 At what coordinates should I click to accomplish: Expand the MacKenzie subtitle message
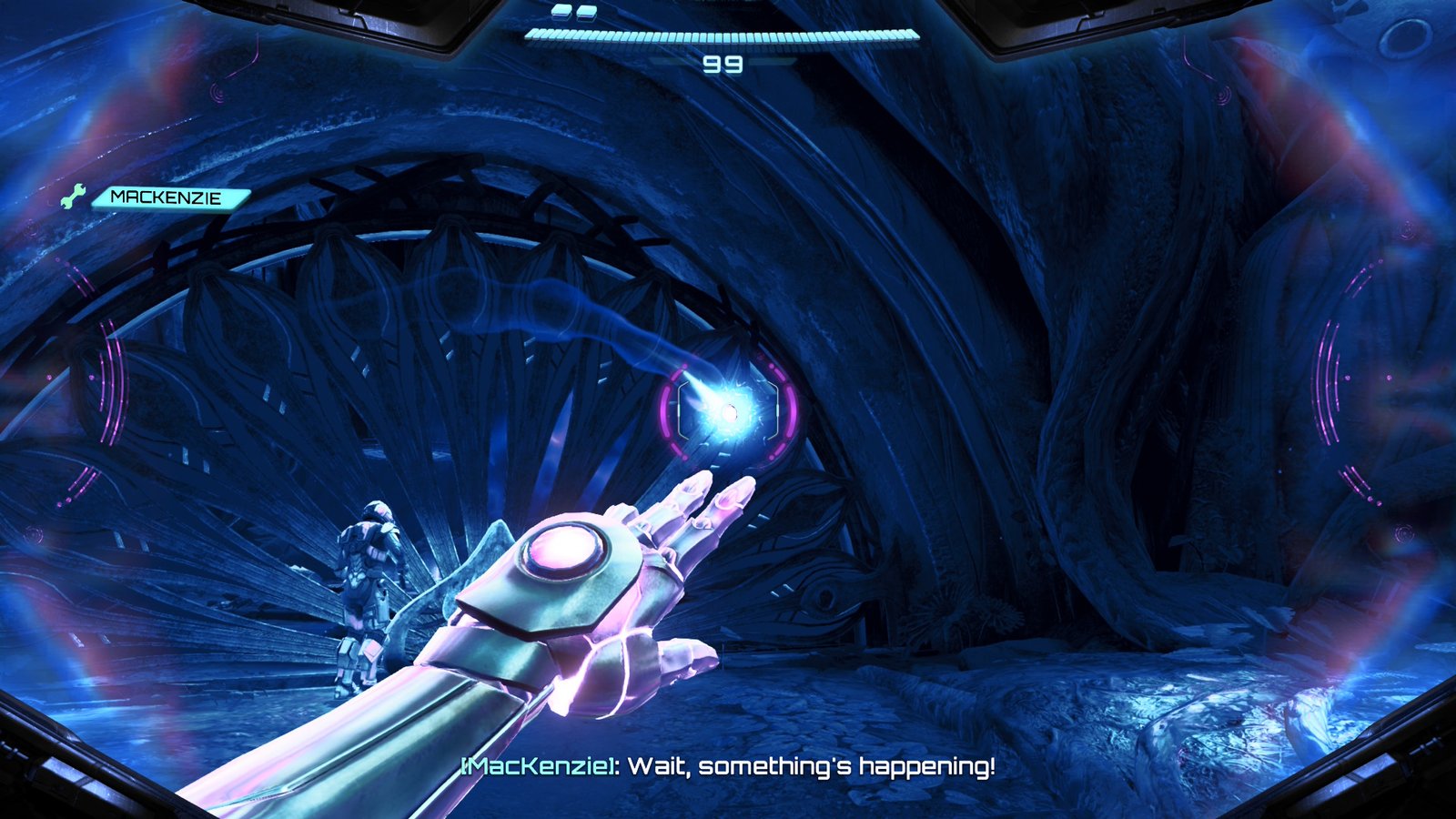tap(728, 771)
